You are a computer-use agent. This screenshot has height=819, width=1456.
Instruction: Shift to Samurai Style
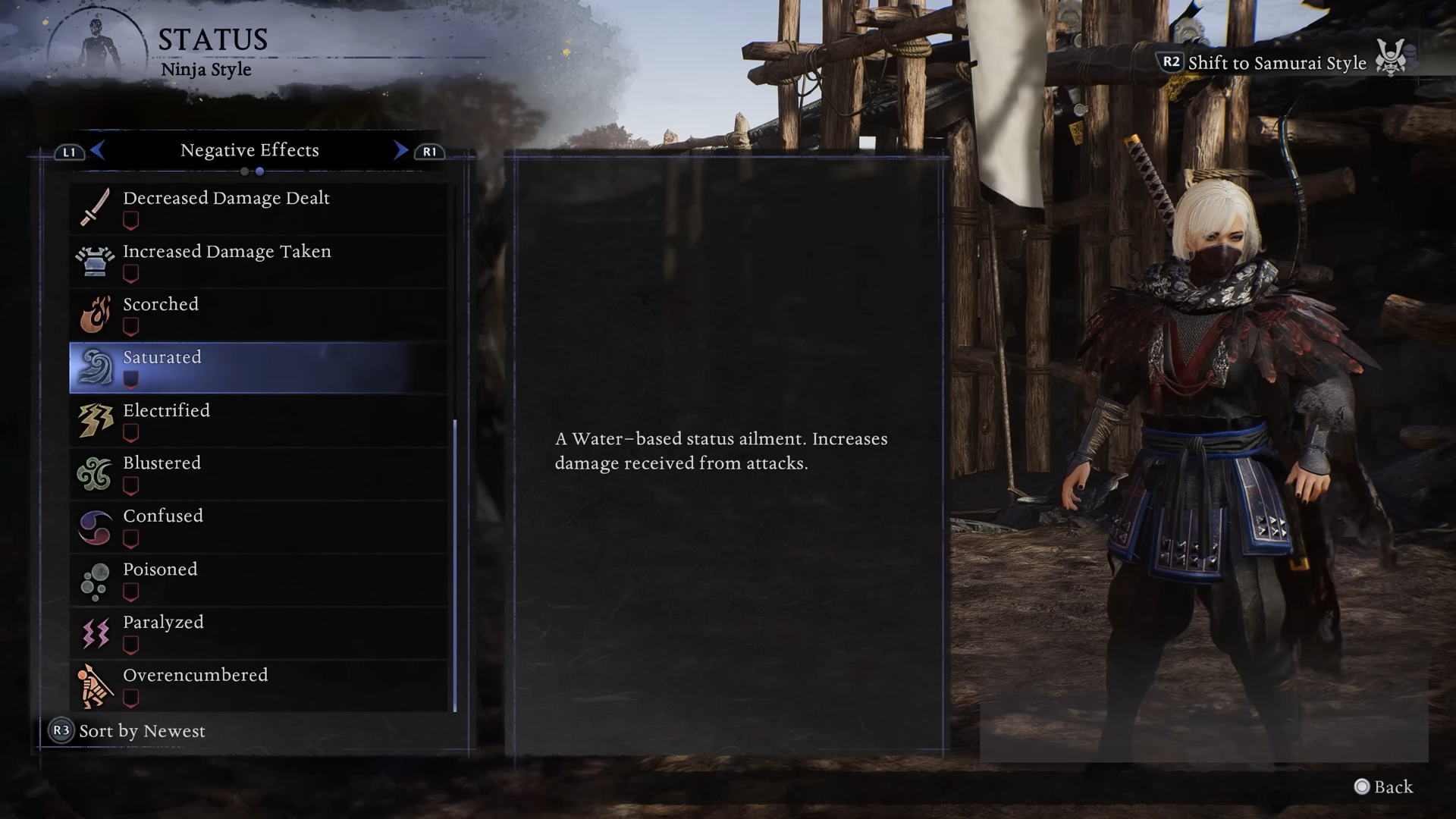tap(1276, 63)
